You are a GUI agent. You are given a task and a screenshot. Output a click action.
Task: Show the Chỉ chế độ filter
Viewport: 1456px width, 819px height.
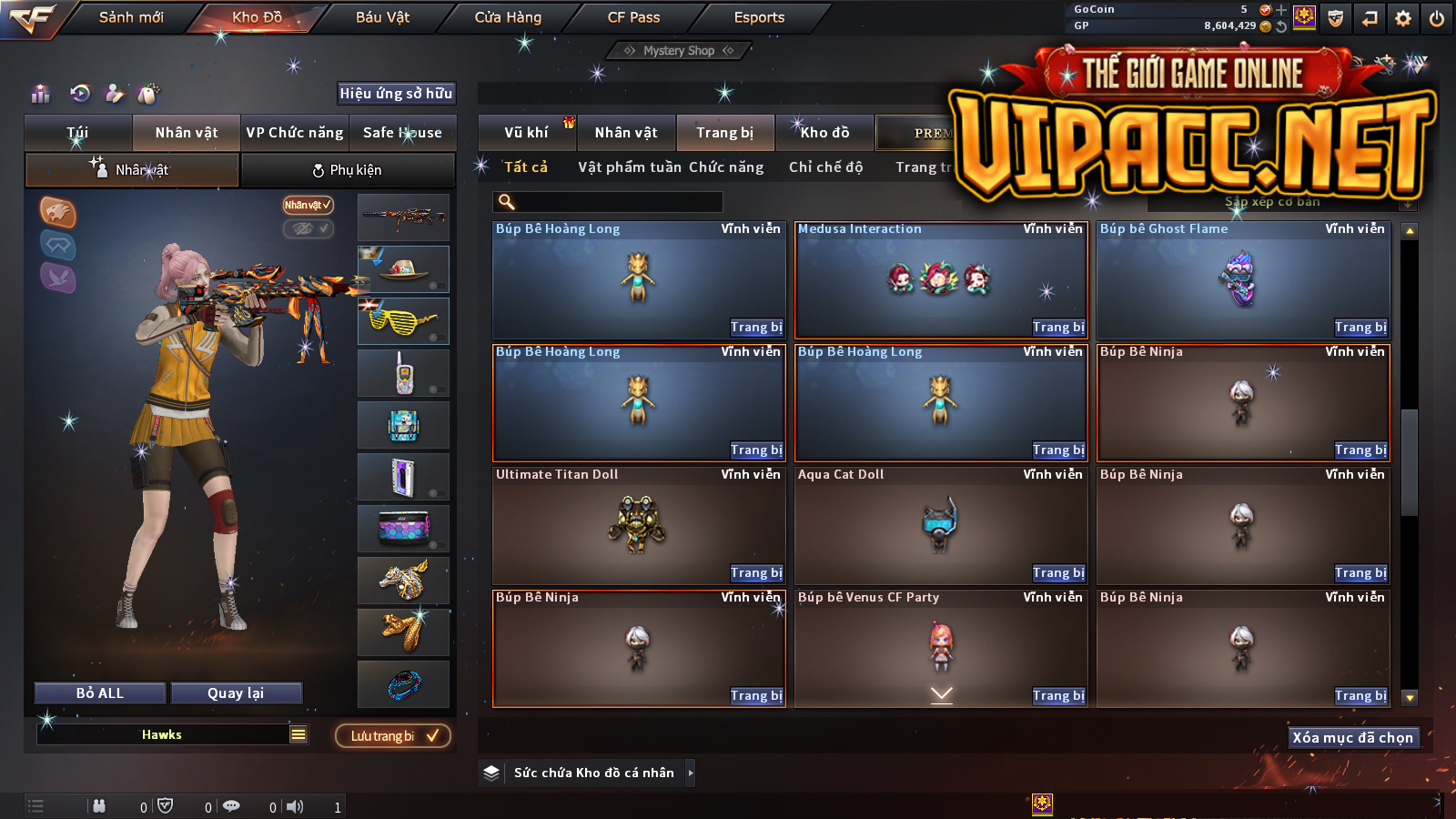tap(825, 167)
